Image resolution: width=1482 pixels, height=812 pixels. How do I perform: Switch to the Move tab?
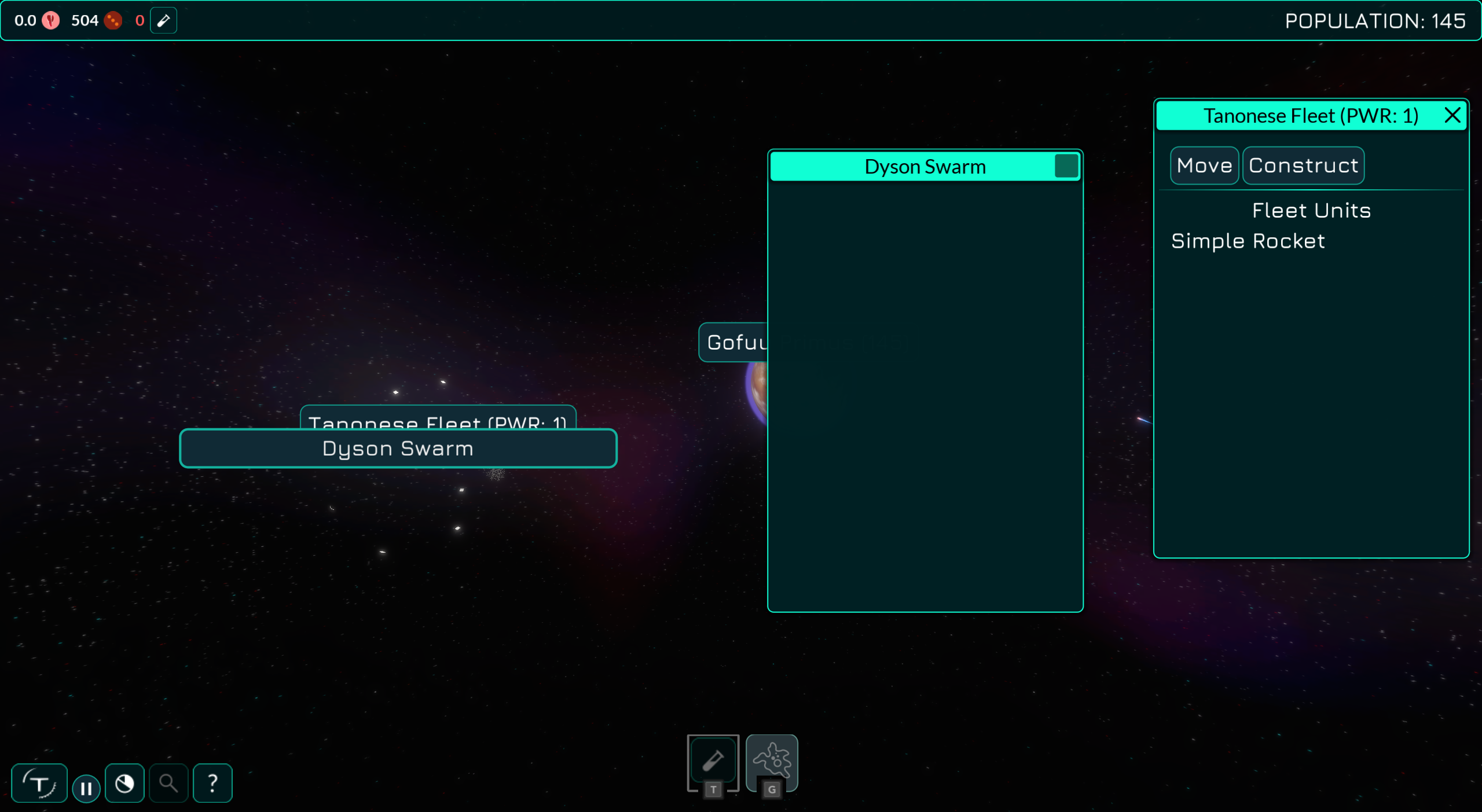pyautogui.click(x=1204, y=165)
